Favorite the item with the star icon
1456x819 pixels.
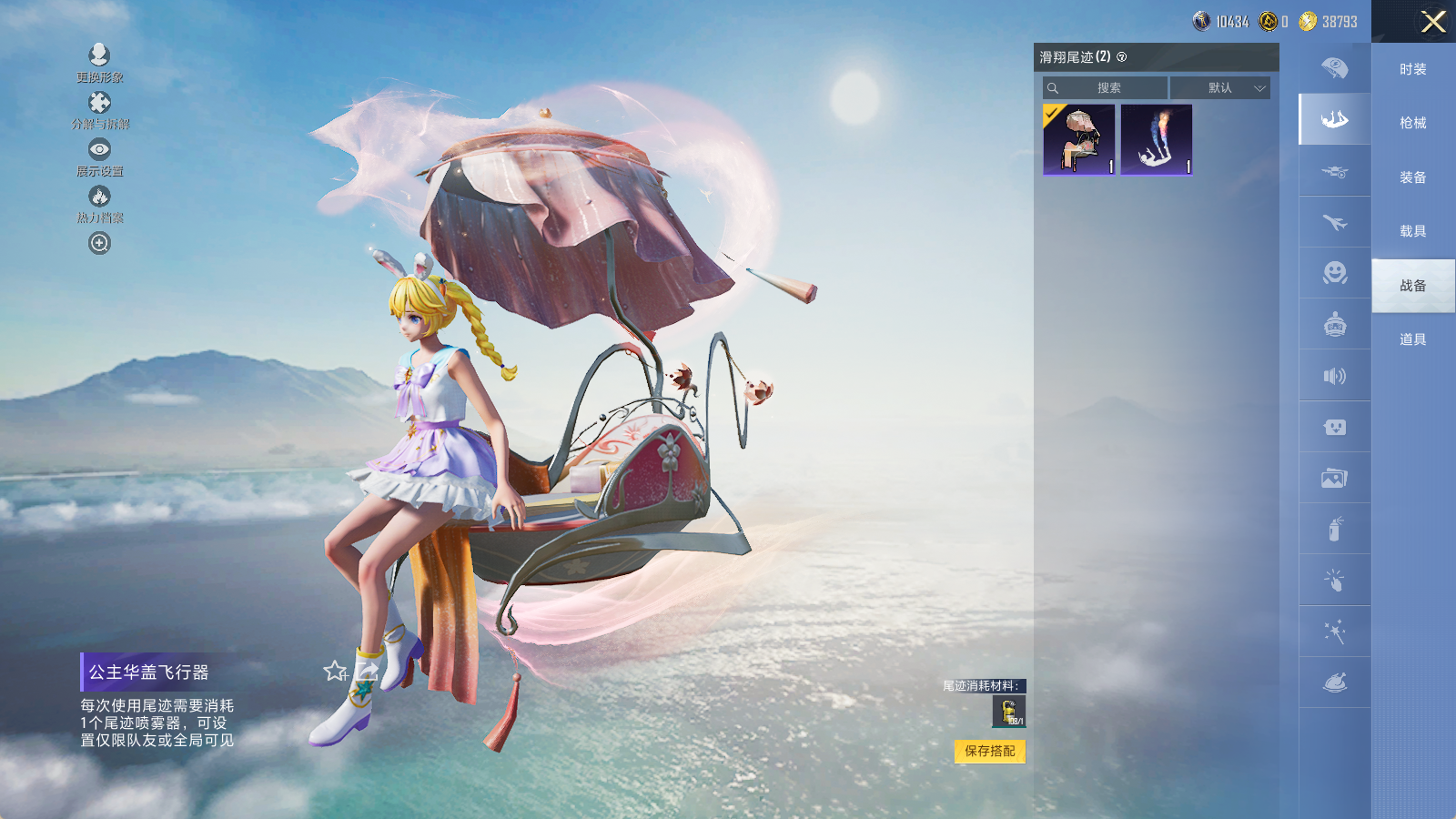coord(335,672)
